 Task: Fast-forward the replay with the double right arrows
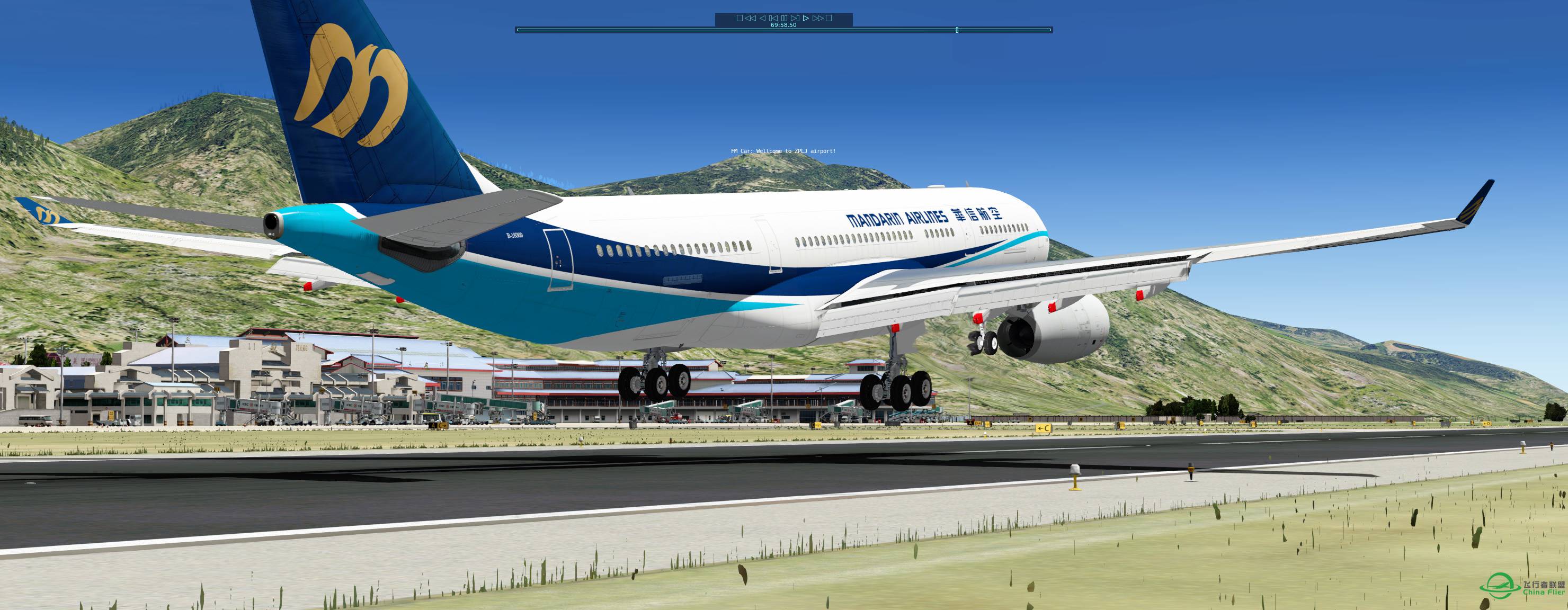click(817, 18)
